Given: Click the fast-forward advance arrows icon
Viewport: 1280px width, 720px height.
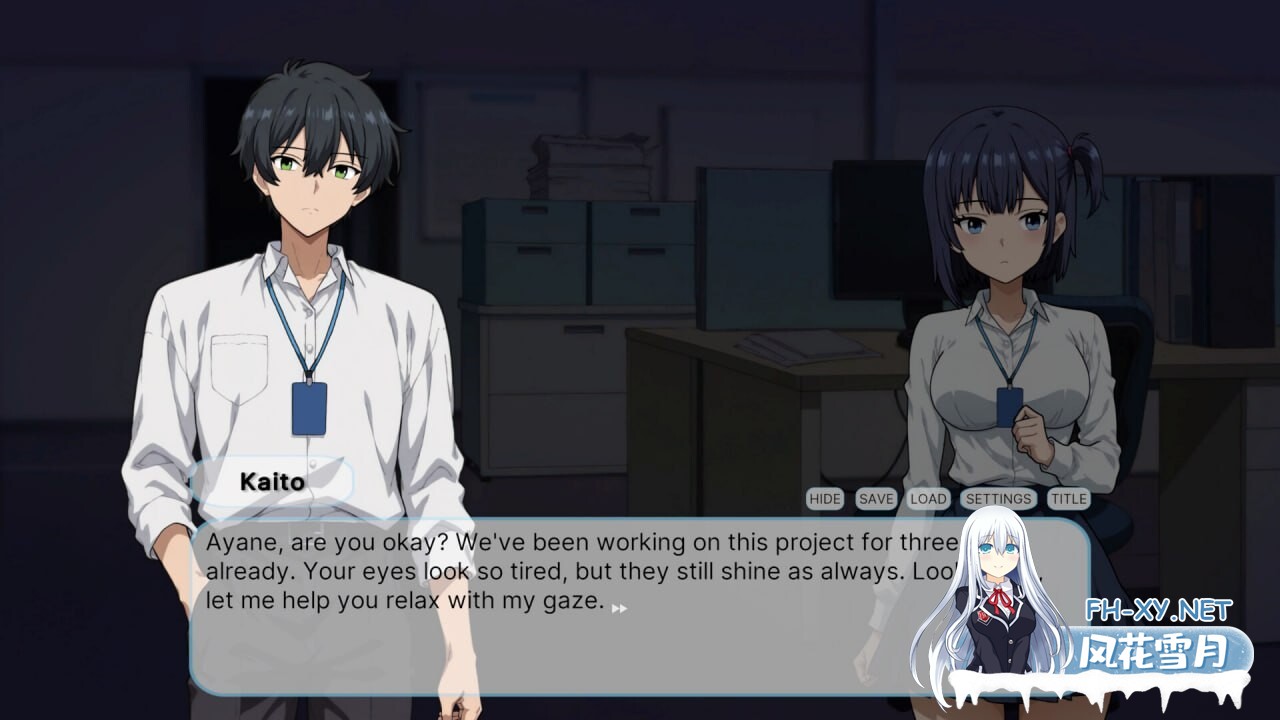Looking at the screenshot, I should 617,606.
